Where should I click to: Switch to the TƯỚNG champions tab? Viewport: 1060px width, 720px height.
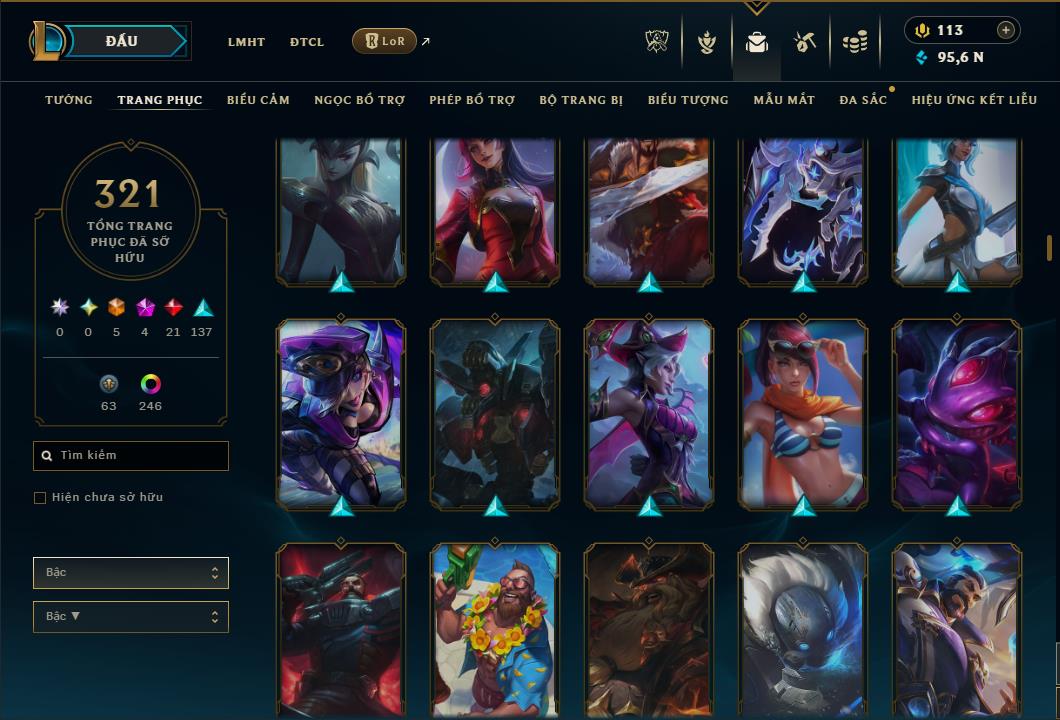click(69, 100)
